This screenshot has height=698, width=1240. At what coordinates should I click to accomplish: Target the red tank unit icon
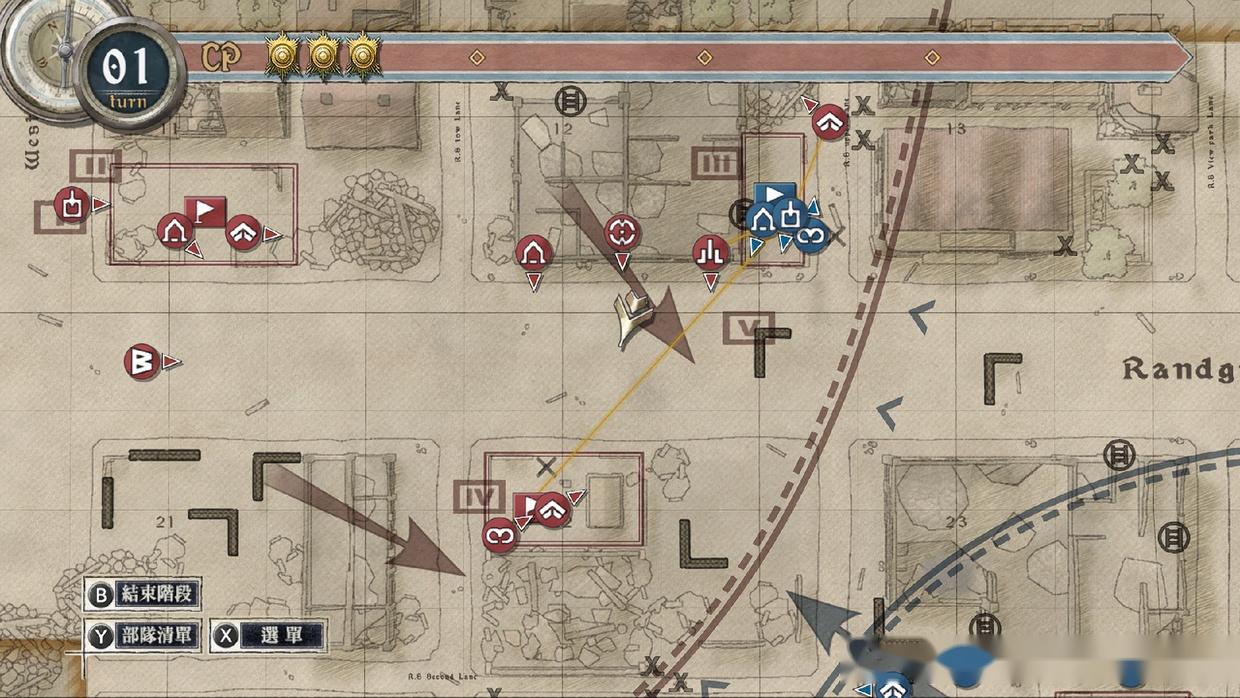click(x=70, y=205)
